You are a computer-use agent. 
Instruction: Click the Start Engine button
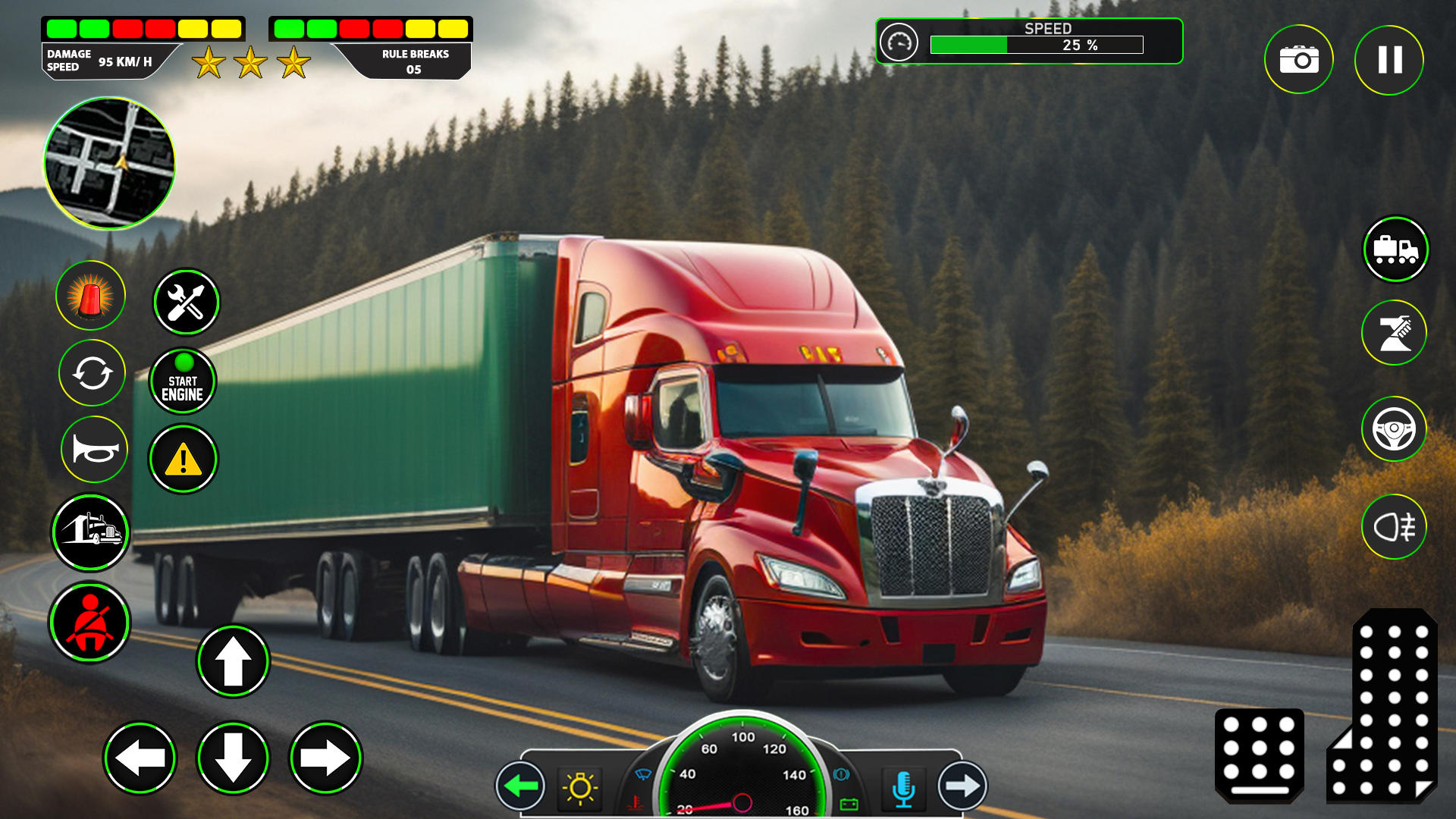pos(183,381)
